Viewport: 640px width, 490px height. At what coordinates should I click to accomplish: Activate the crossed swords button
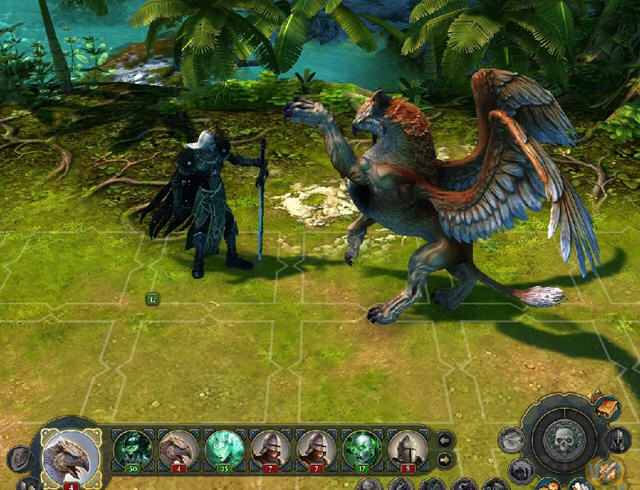coord(606,470)
